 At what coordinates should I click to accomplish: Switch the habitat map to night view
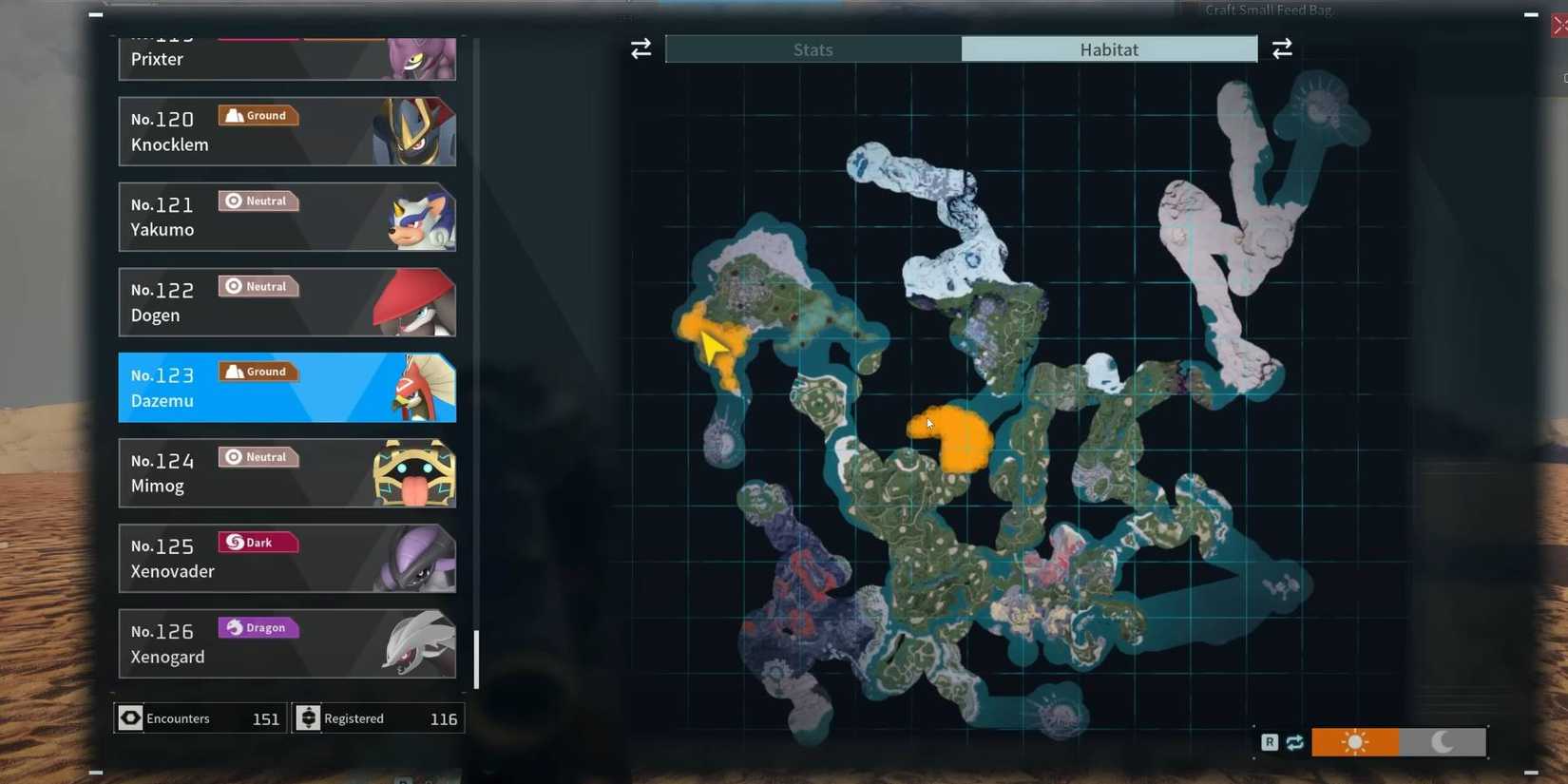1441,741
